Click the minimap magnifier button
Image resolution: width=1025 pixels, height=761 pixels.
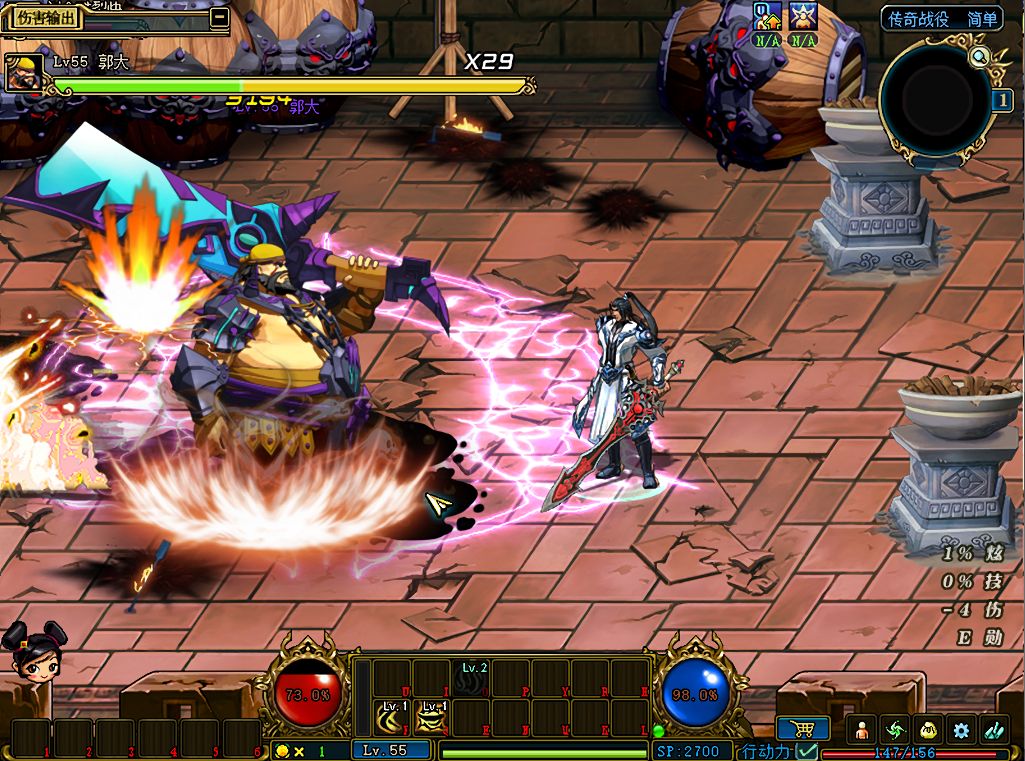coord(979,57)
